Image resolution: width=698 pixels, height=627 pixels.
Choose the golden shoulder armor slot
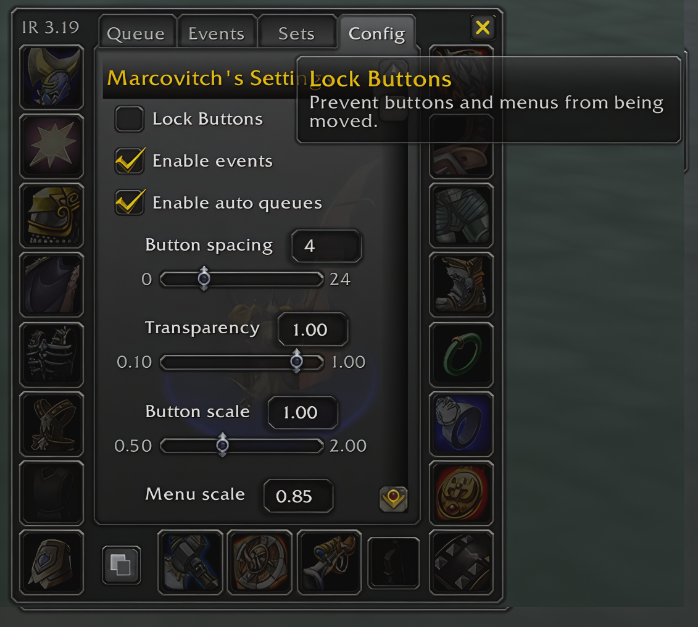tap(51, 216)
